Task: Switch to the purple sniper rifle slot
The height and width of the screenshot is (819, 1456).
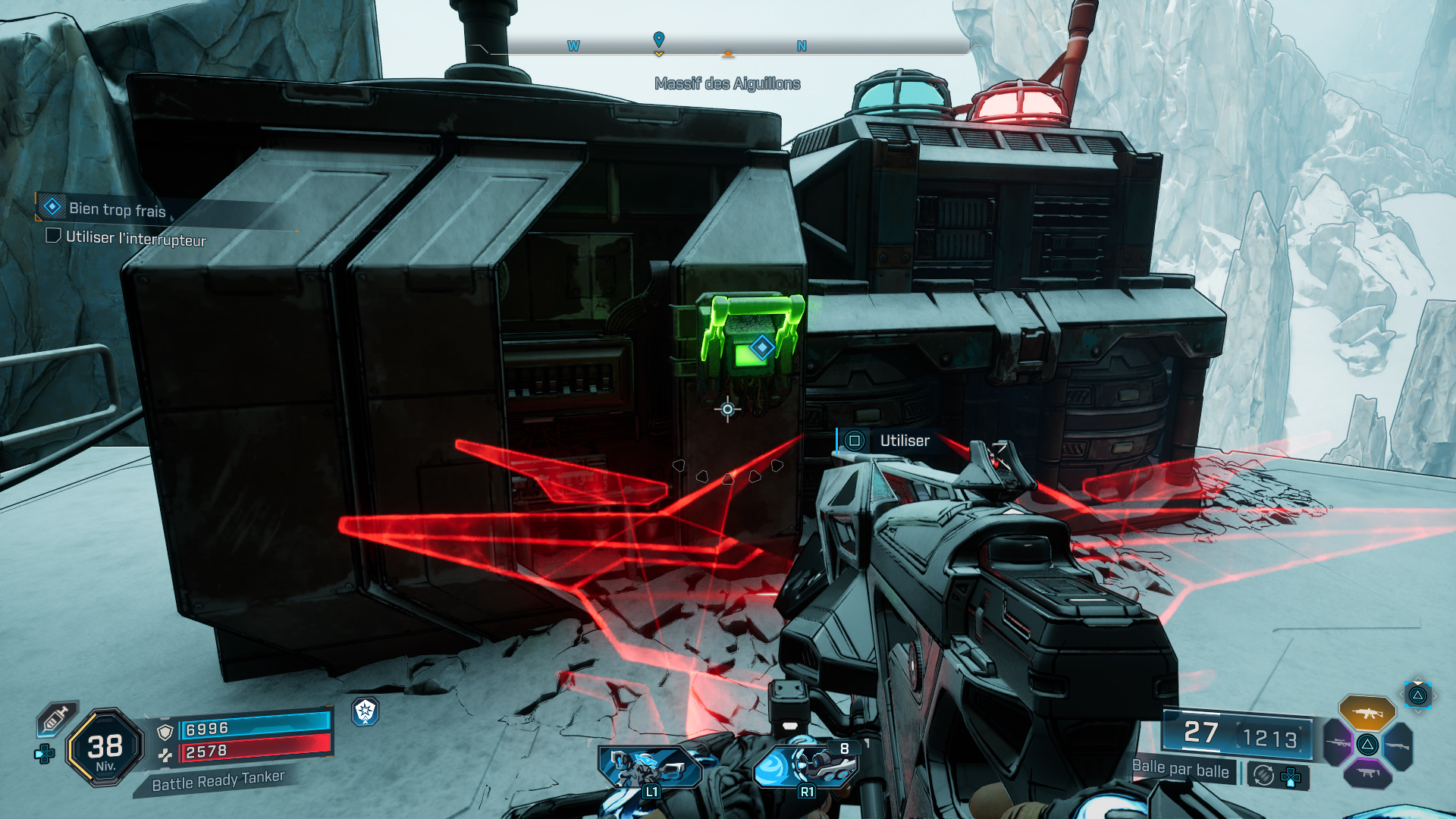Action: pyautogui.click(x=1338, y=743)
